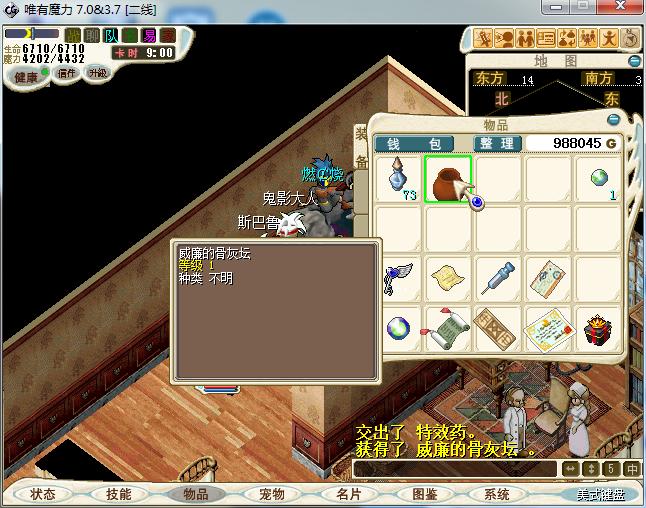Minimize the 地图 map panel
Viewport: 646px width, 508px height.
pyautogui.click(x=637, y=61)
